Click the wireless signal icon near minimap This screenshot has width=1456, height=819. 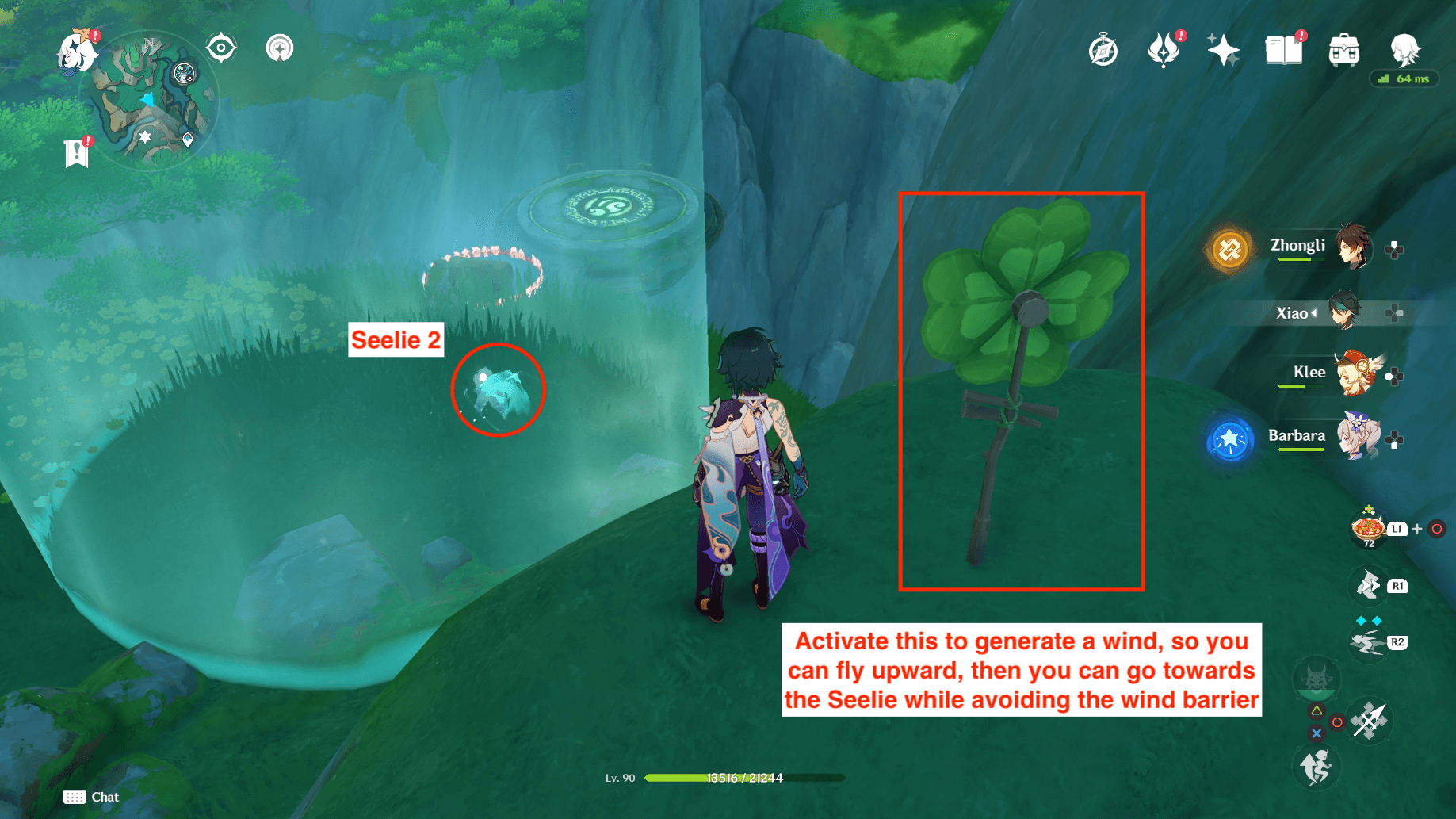[279, 48]
